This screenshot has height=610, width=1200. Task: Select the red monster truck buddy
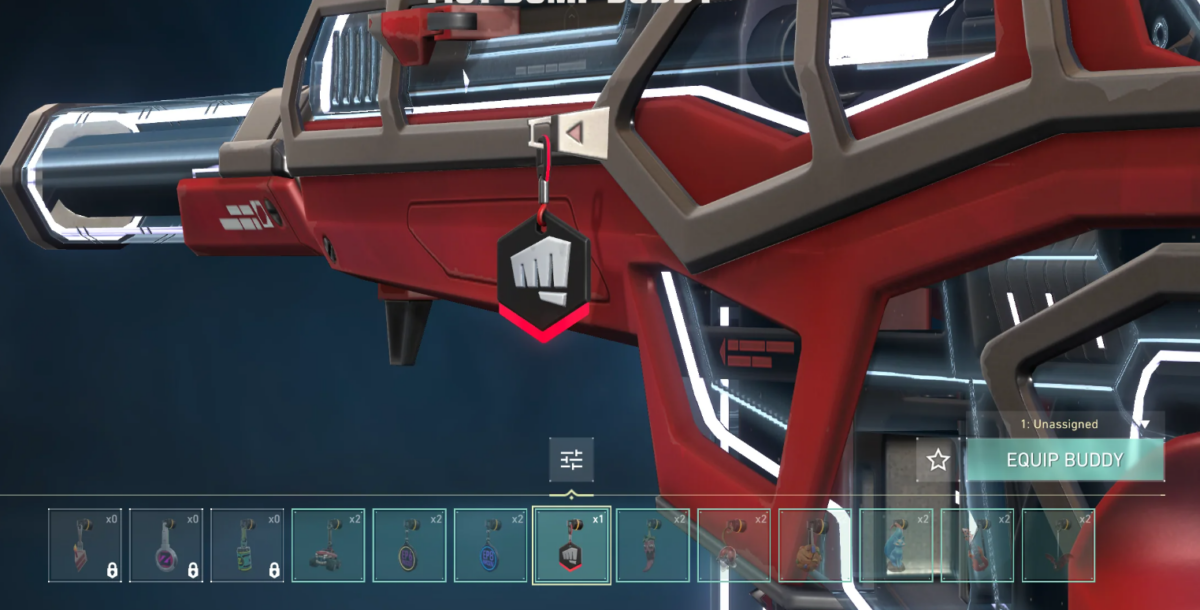click(x=328, y=545)
